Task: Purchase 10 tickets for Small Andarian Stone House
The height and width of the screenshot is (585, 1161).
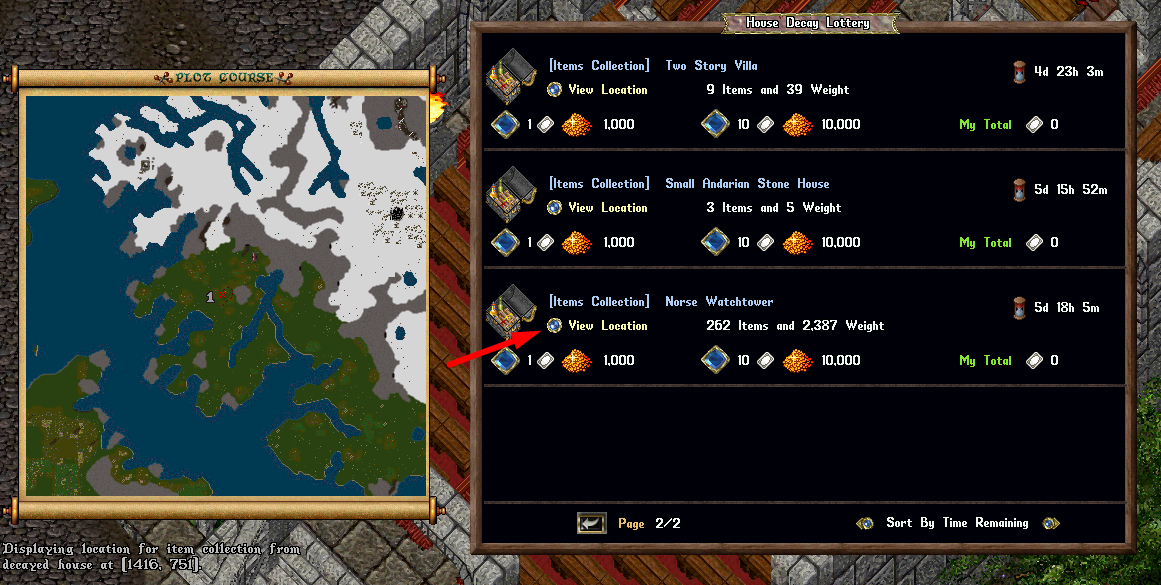Action: 713,243
